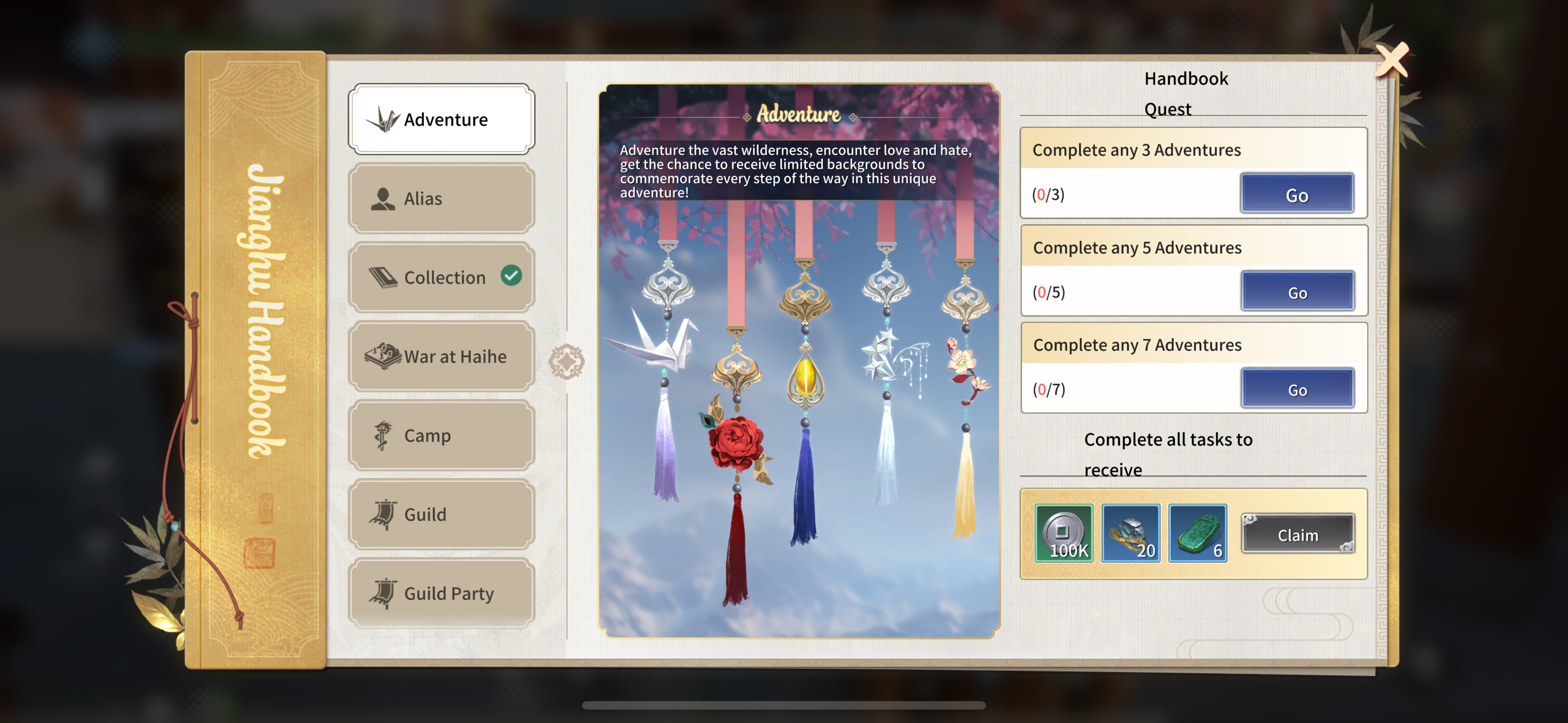Go to the 7 Adventures quest
Screen dimensions: 1568x723
1297,390
